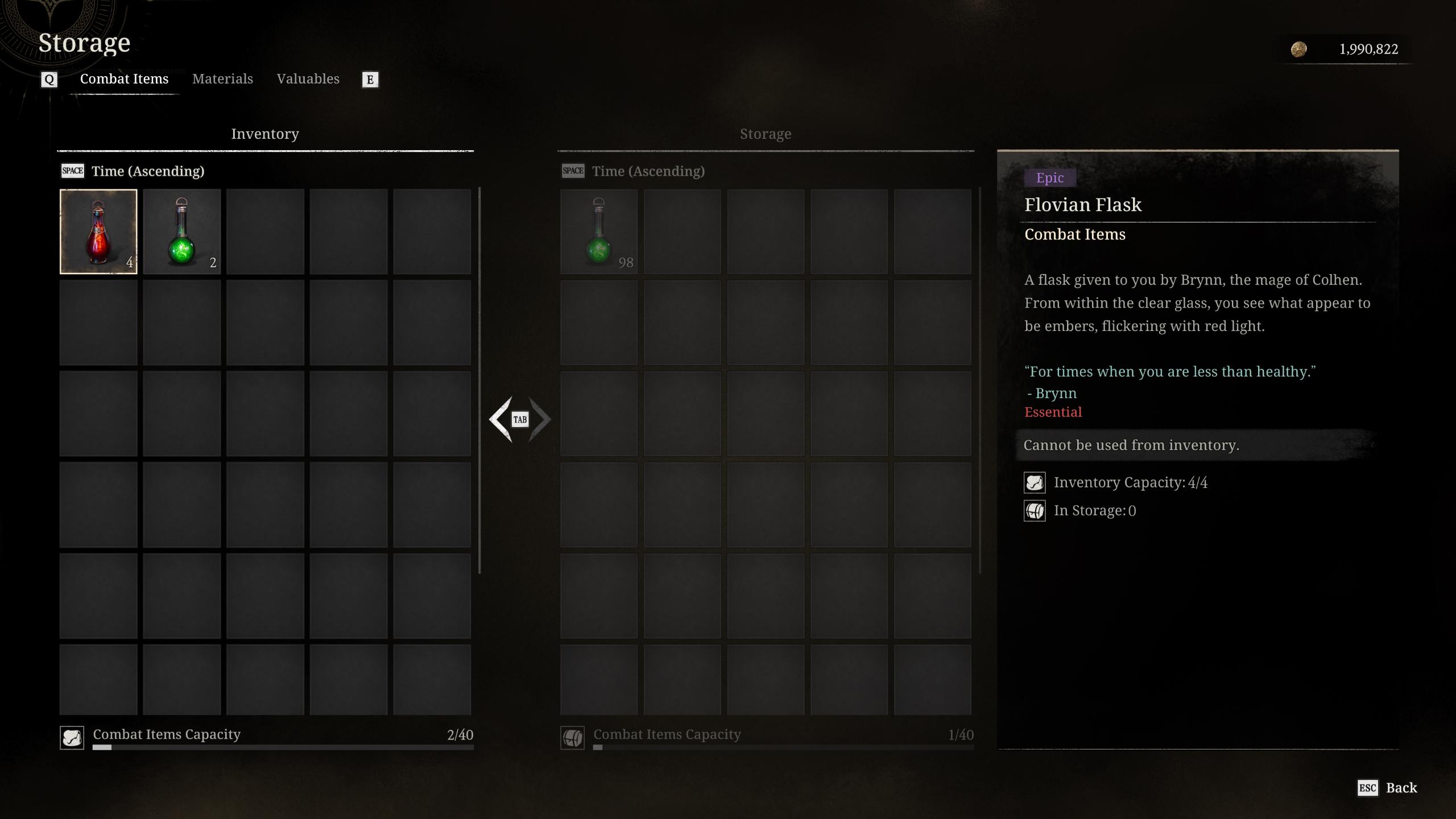The height and width of the screenshot is (819, 1456).
Task: Select the stack of 98 flasks in storage
Action: click(598, 231)
